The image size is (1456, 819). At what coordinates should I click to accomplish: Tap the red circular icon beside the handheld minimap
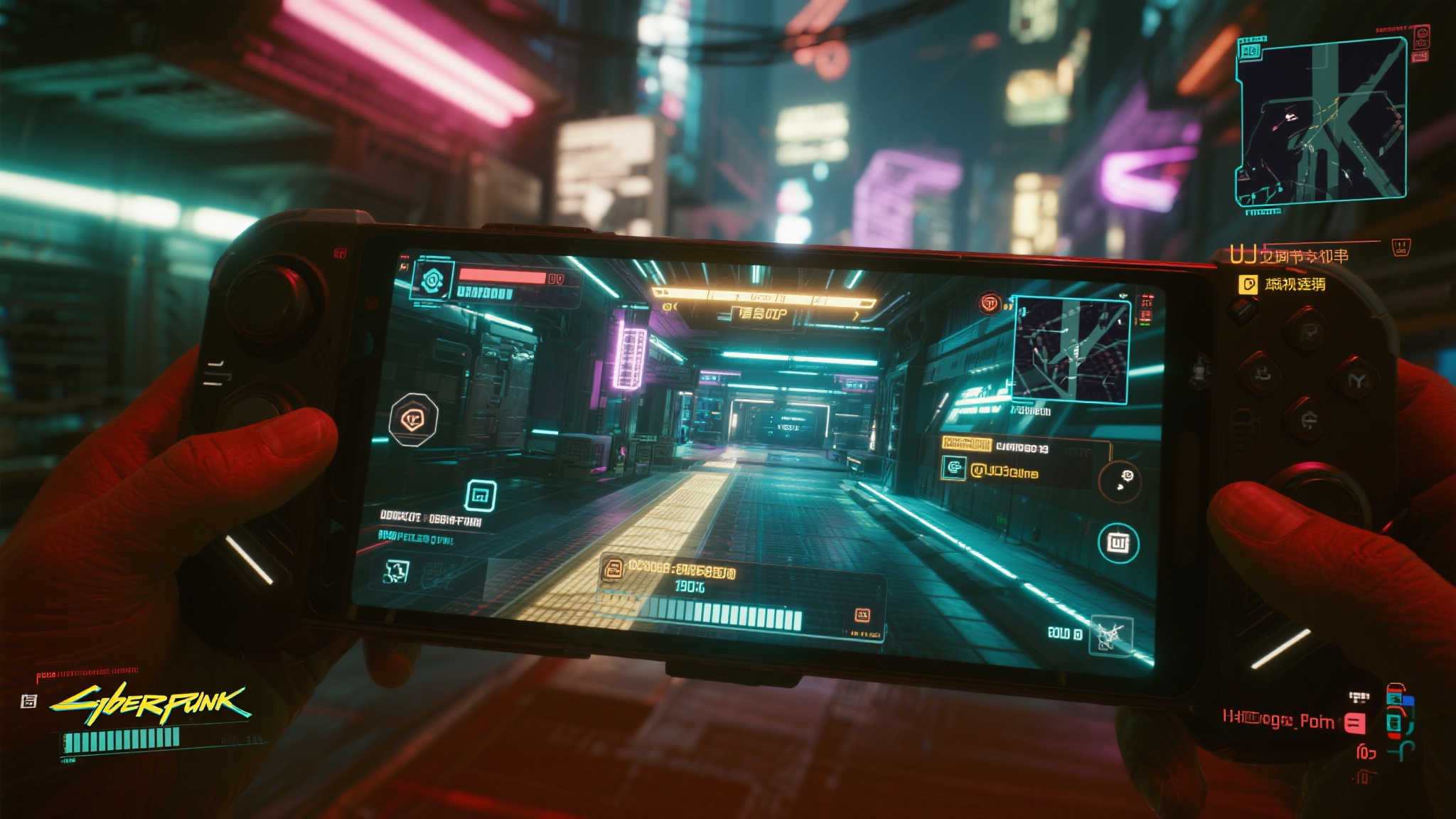(989, 303)
